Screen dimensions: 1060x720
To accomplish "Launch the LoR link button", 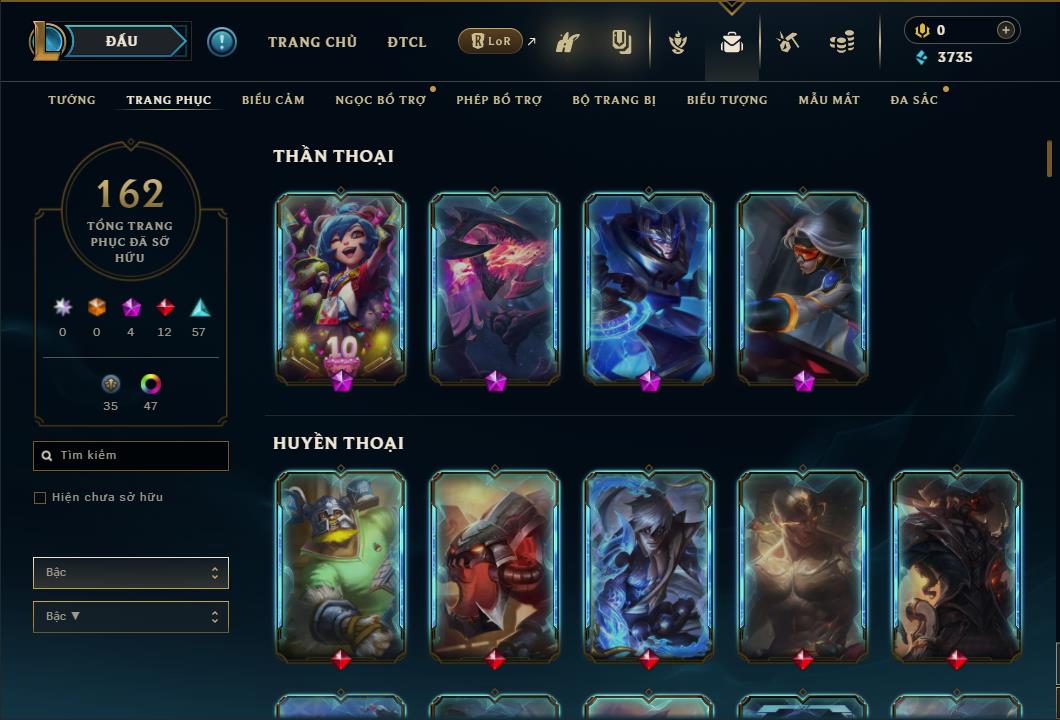I will pyautogui.click(x=490, y=41).
